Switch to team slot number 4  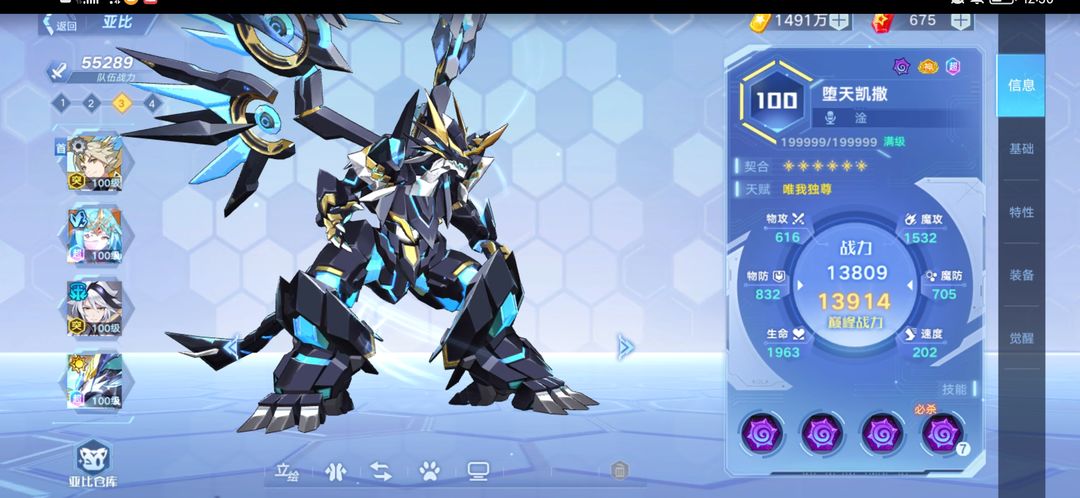click(x=151, y=102)
